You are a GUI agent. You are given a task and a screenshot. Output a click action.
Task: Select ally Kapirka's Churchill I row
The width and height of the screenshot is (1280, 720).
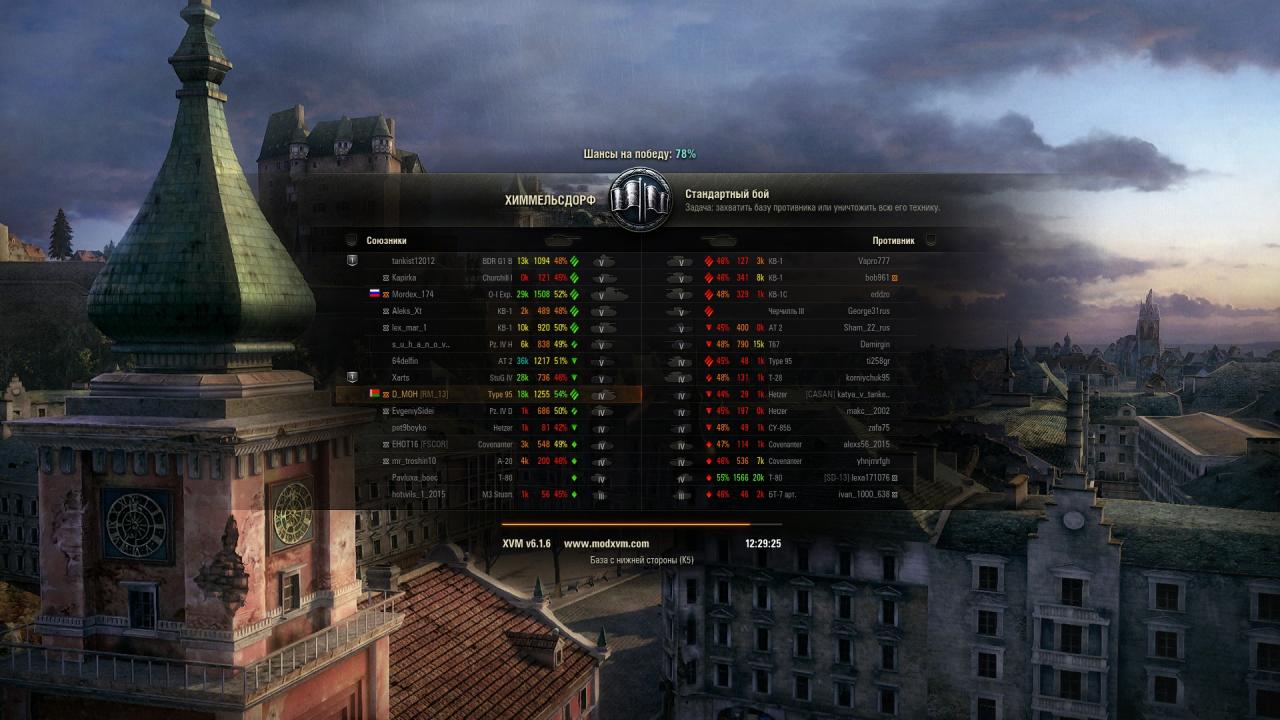tap(404, 277)
